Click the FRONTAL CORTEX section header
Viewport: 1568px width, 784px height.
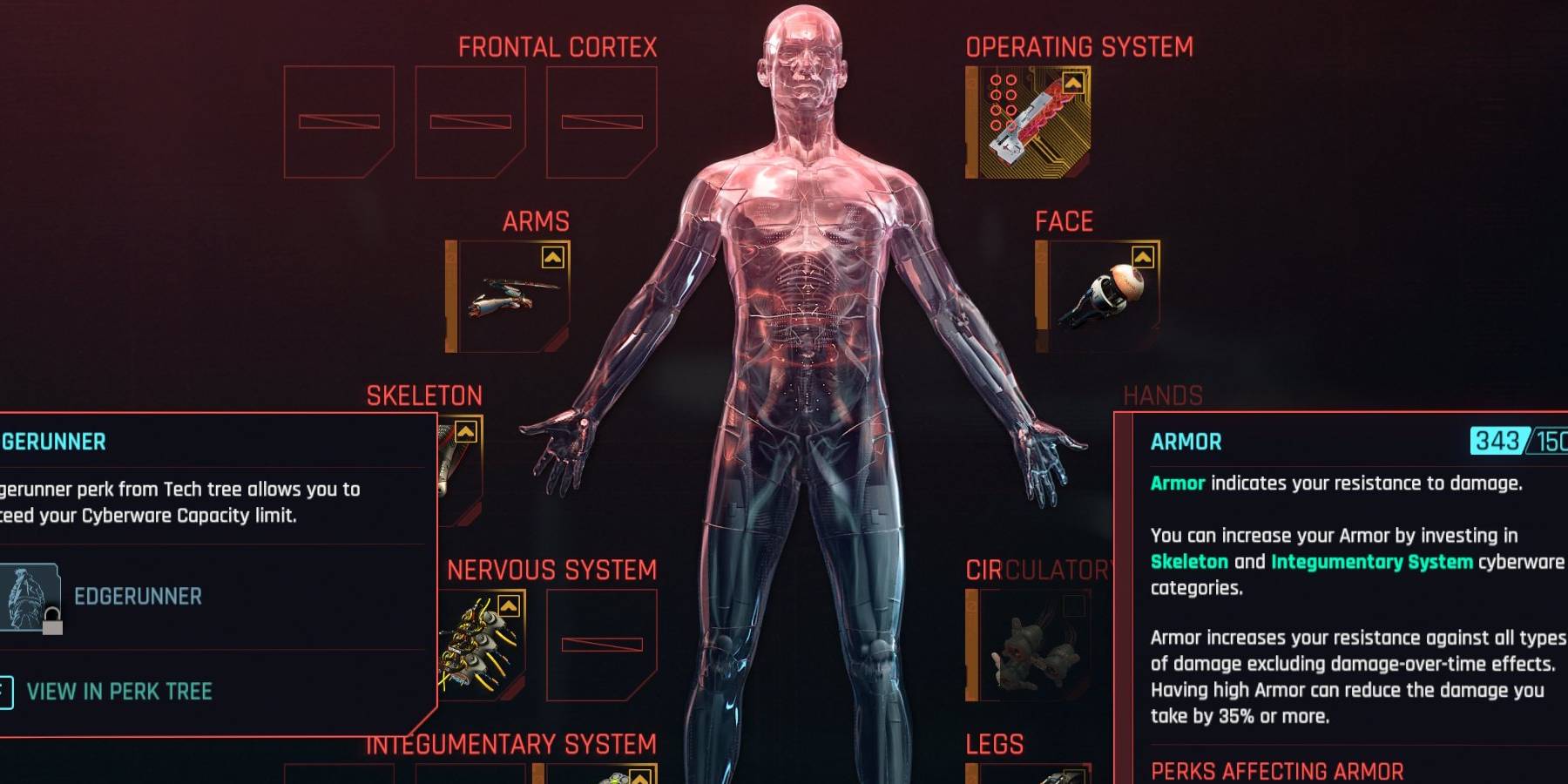(558, 46)
